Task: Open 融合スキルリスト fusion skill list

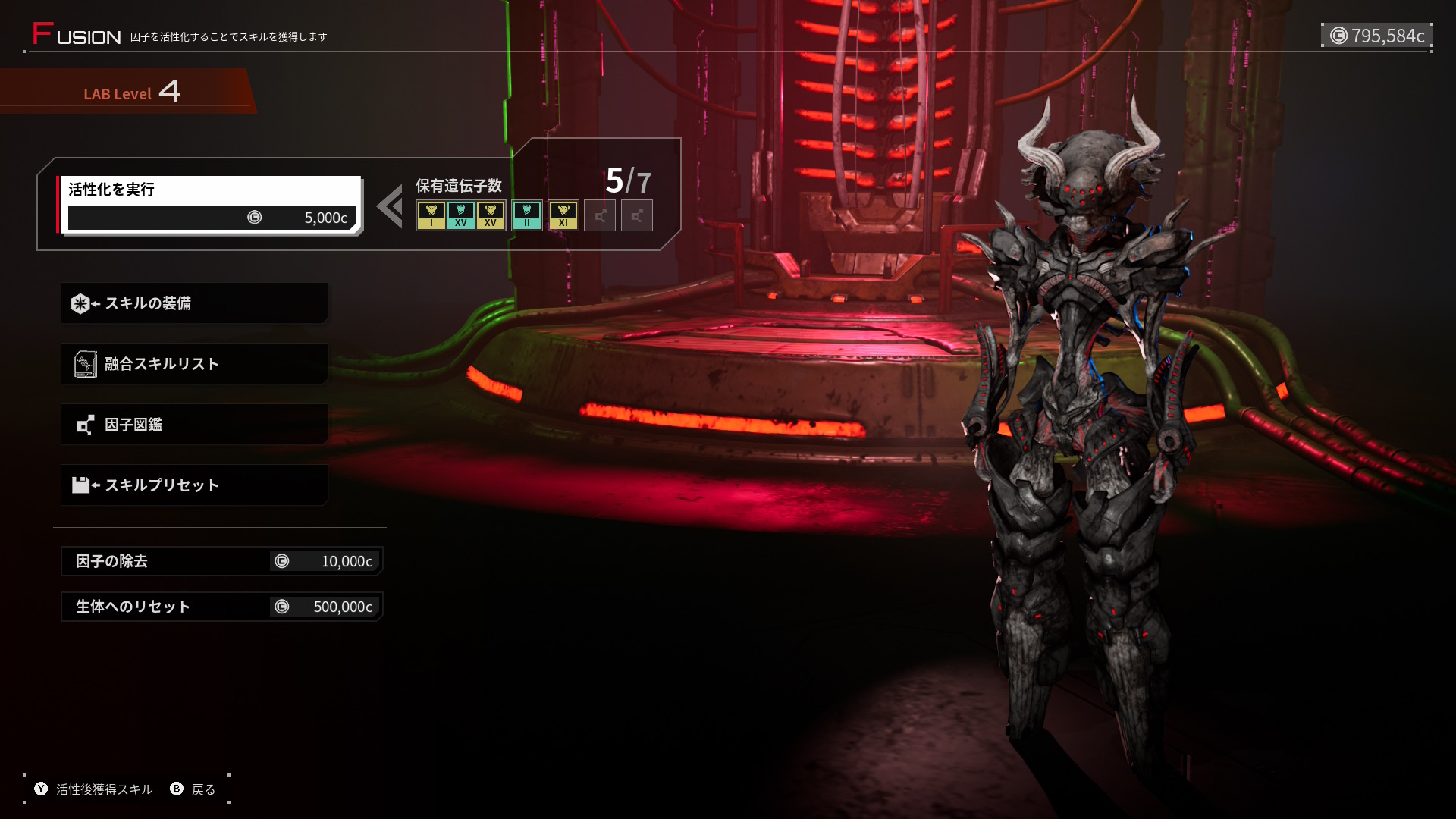Action: 194,364
